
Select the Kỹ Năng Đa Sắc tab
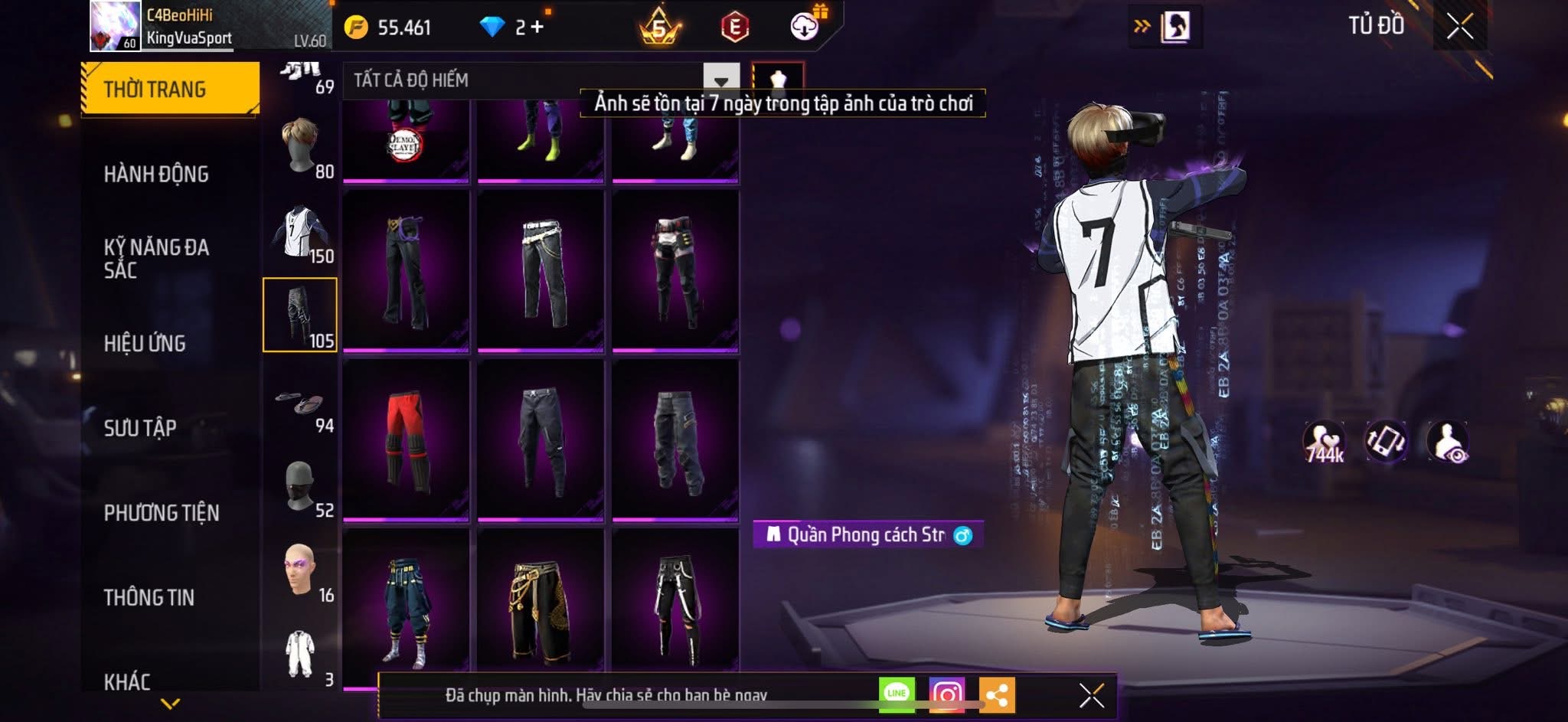pos(156,258)
